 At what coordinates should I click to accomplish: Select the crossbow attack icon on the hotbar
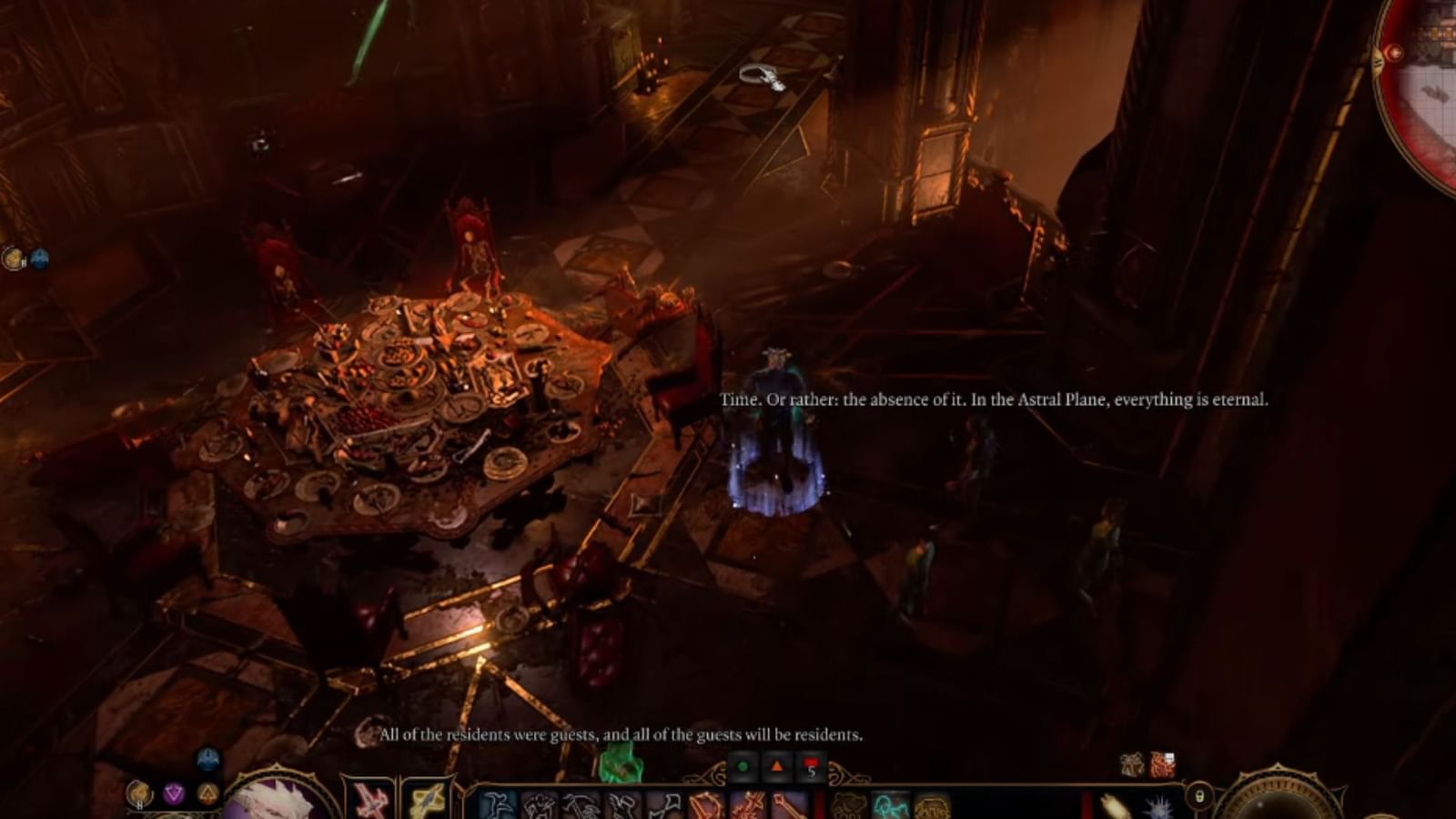click(x=704, y=806)
